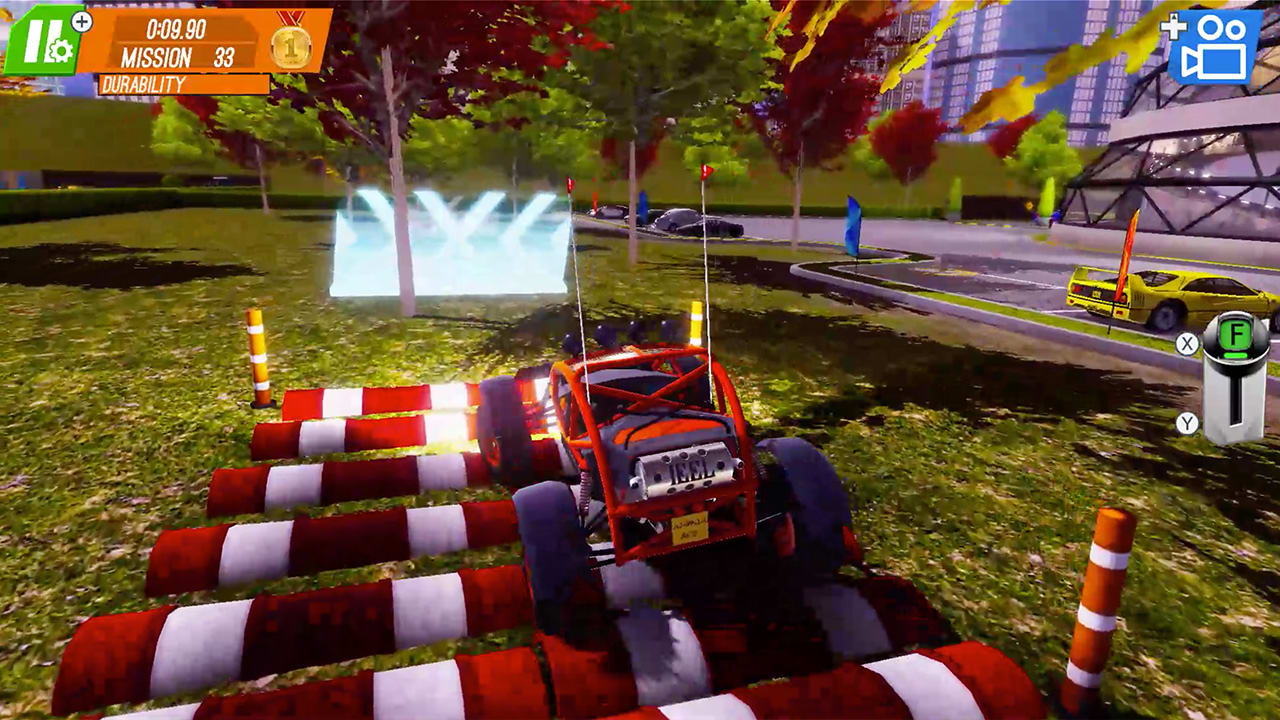This screenshot has height=720, width=1280.
Task: Tap the plus badge beside the pause button
Action: click(80, 21)
